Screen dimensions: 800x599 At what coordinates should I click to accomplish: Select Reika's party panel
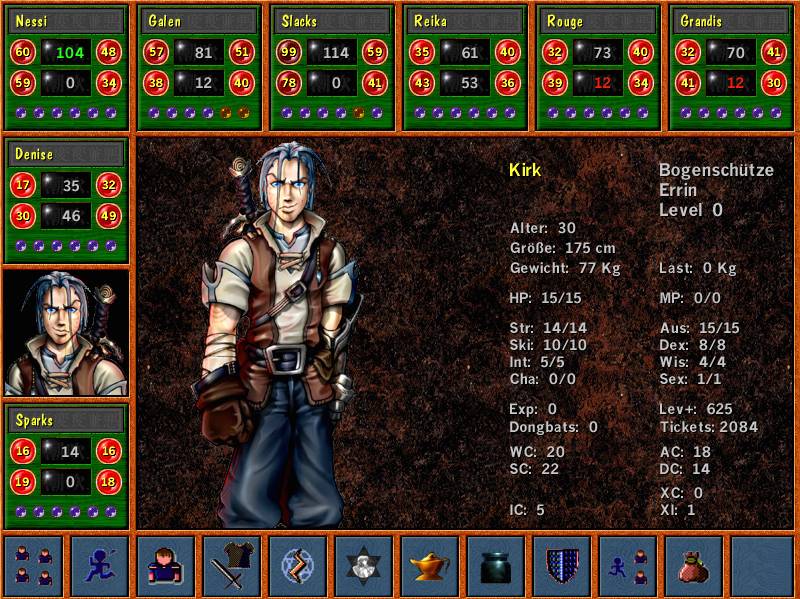coord(465,67)
